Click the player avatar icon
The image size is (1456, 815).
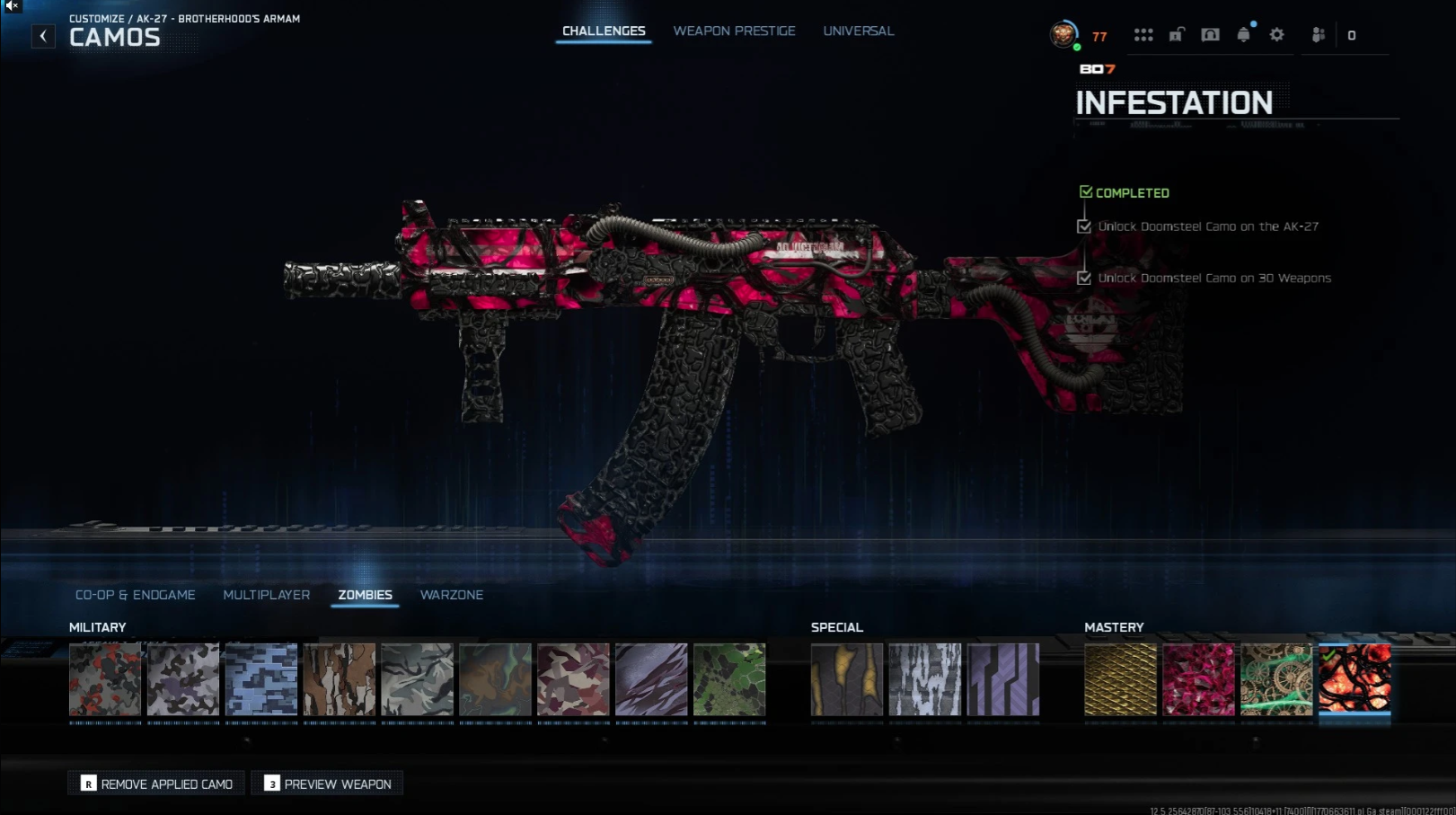click(x=1063, y=35)
